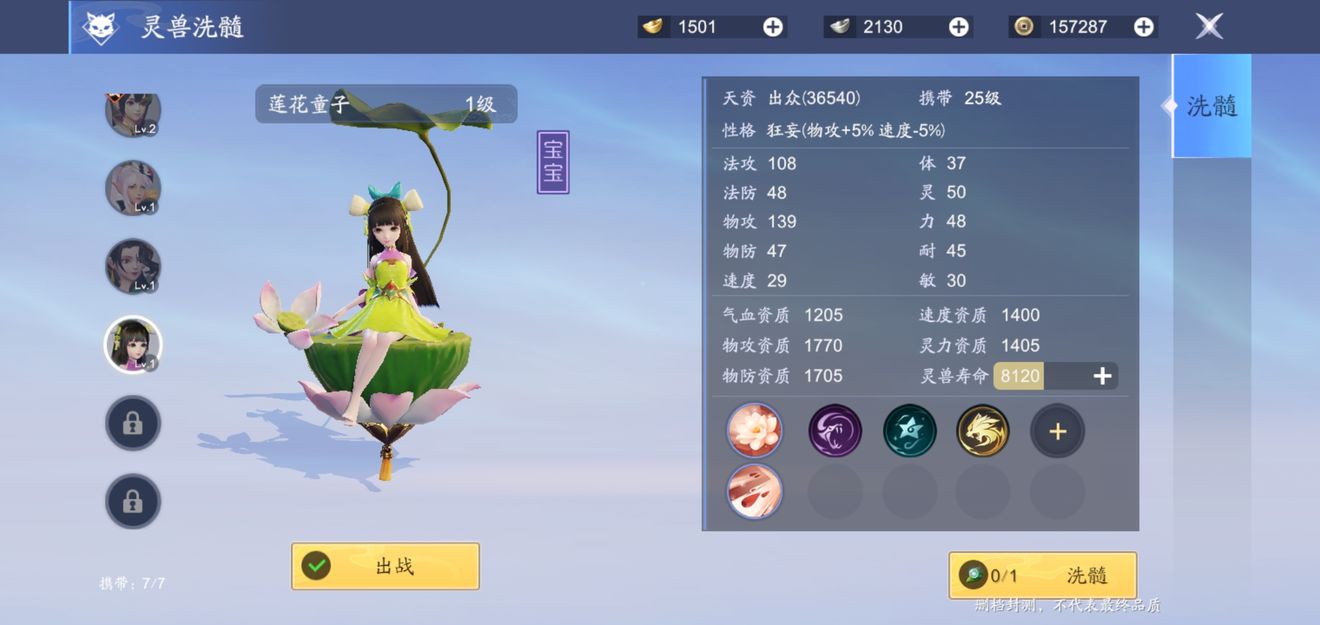This screenshot has height=625, width=1320.
Task: Select the pink lotus flower skill
Action: click(x=755, y=431)
